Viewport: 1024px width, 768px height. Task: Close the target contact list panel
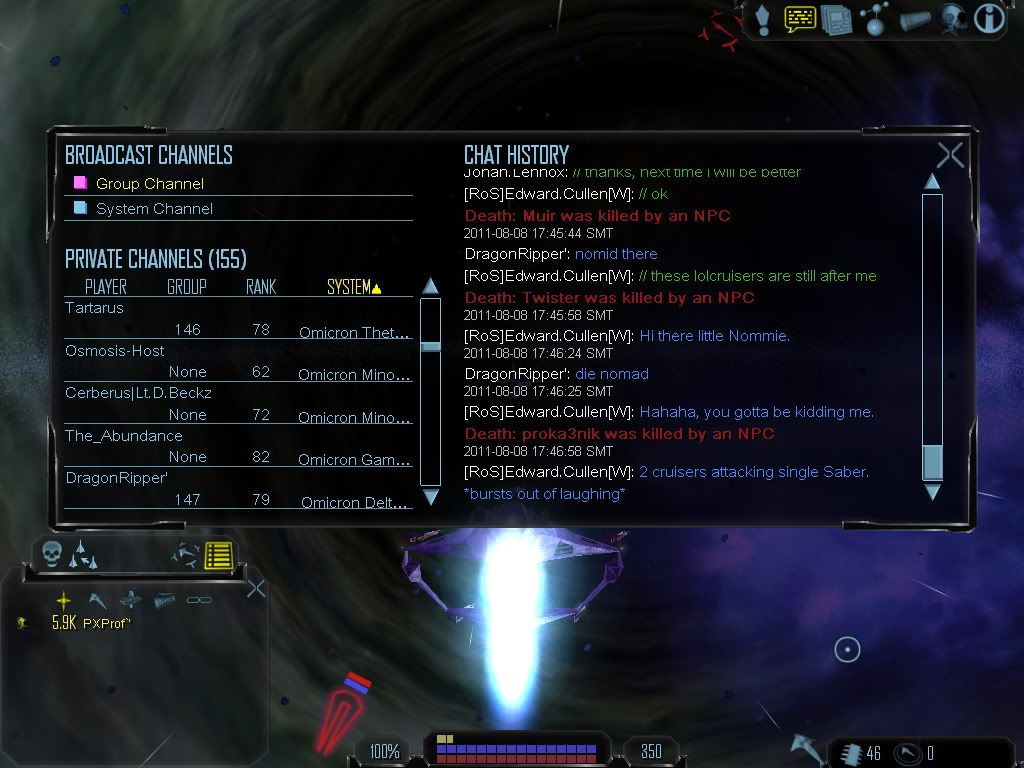point(255,588)
